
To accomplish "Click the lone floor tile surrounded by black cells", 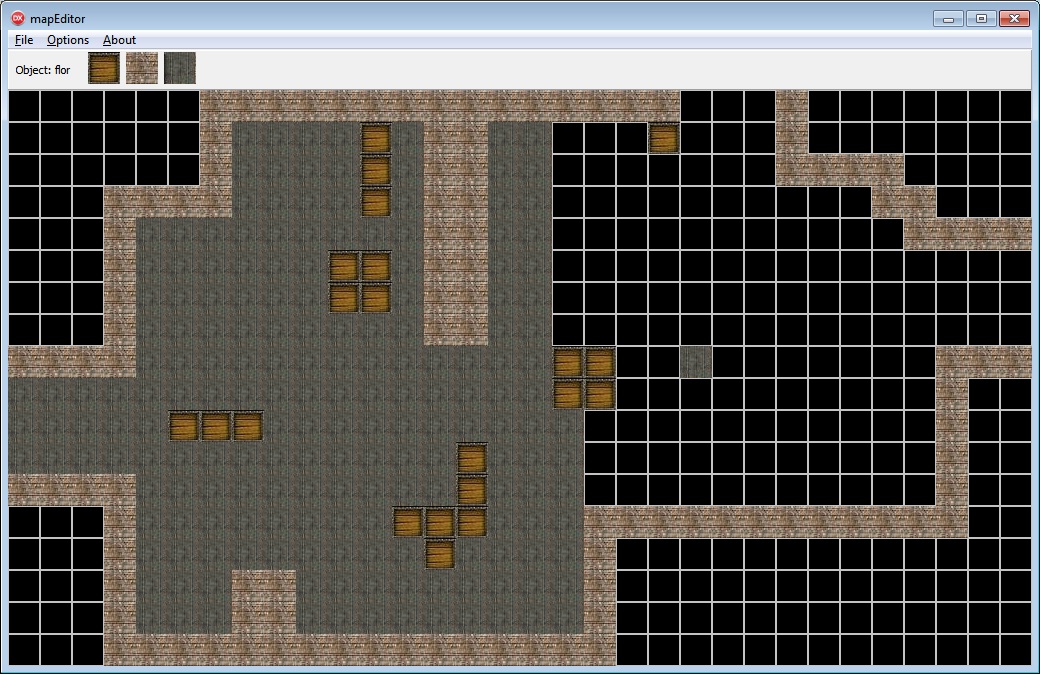I will coord(696,362).
